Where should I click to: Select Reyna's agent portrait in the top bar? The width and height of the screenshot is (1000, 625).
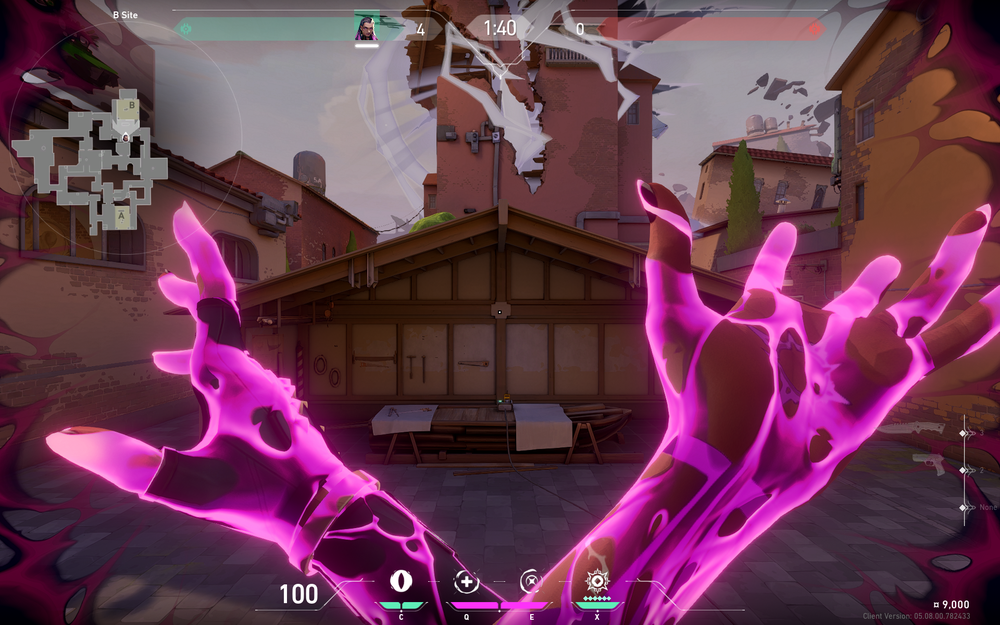[366, 28]
